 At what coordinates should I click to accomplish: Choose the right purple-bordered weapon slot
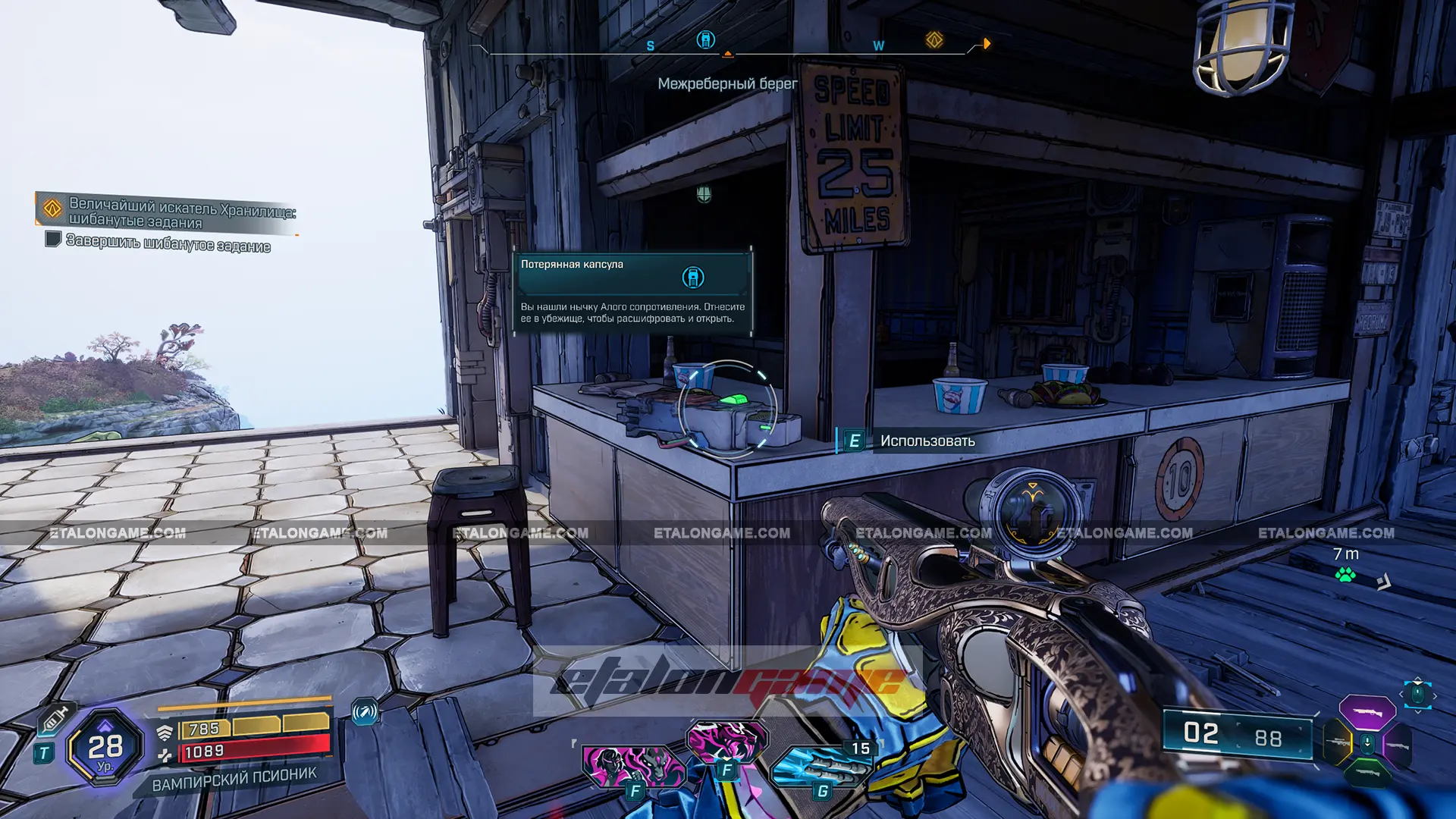point(1397,744)
